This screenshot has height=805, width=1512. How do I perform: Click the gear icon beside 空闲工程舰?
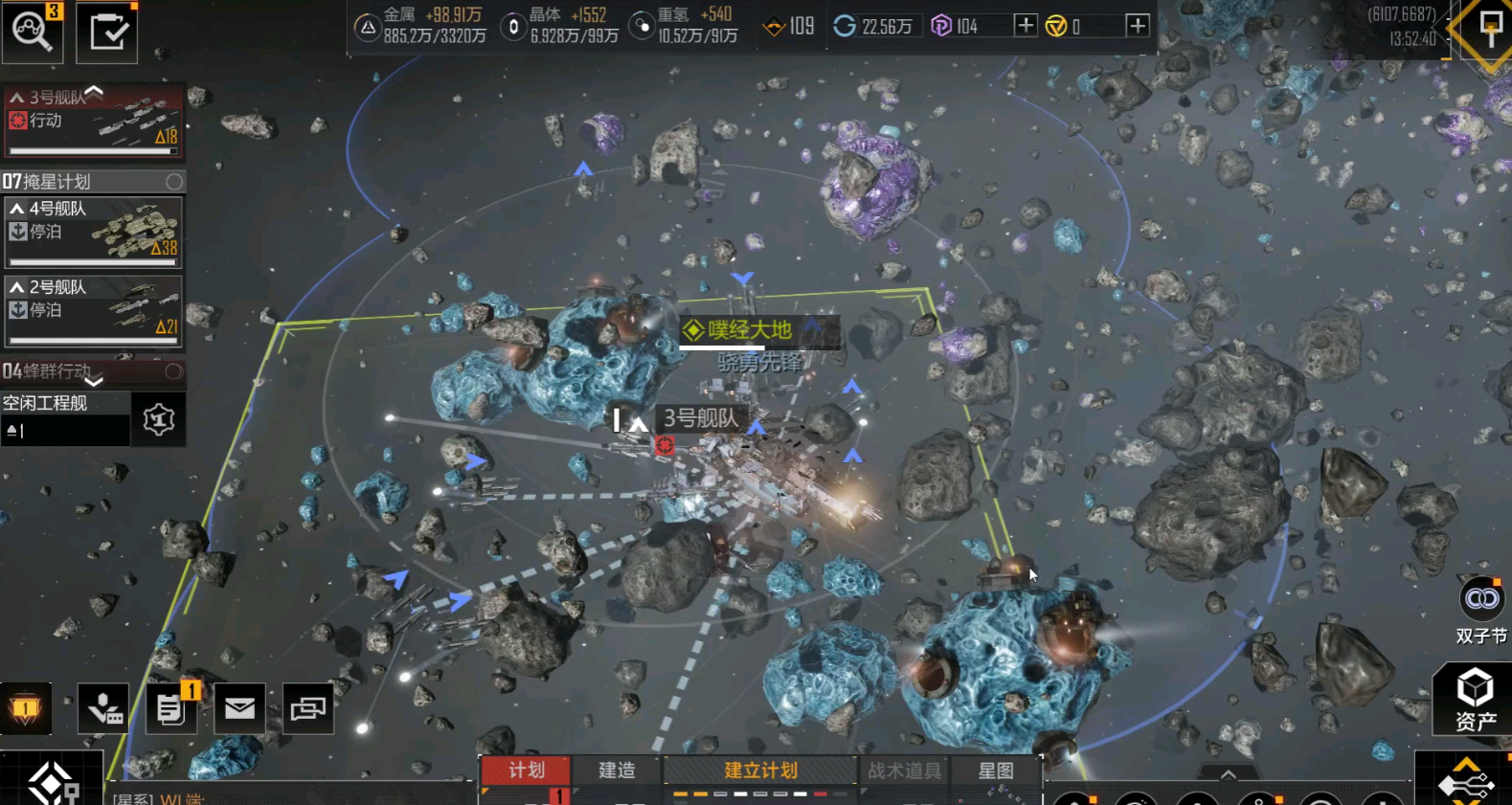click(x=158, y=418)
